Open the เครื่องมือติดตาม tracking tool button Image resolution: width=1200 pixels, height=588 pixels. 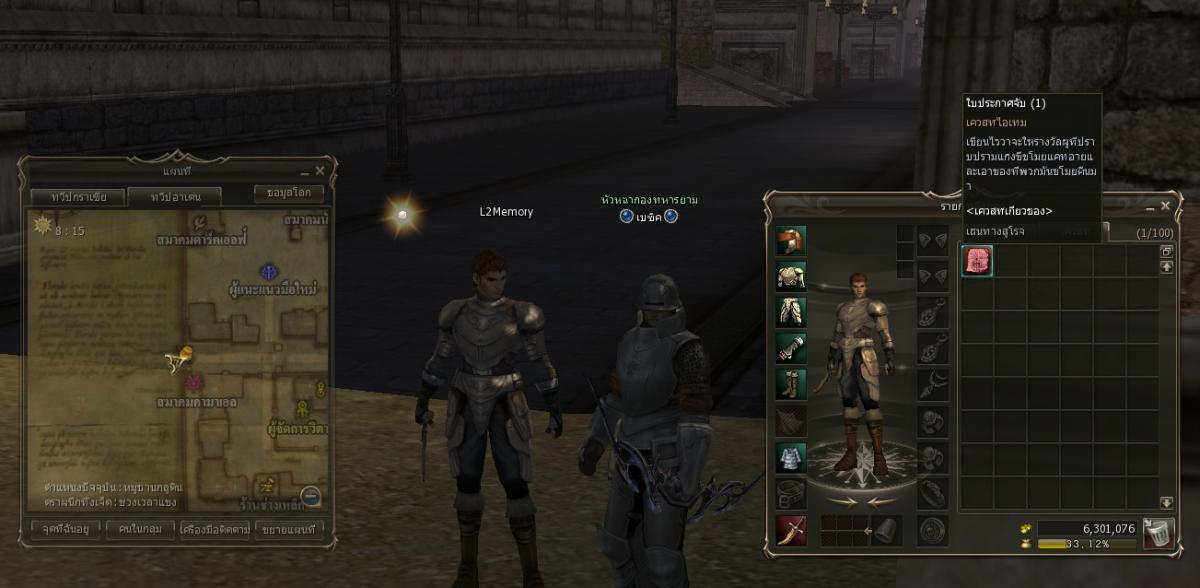215,528
